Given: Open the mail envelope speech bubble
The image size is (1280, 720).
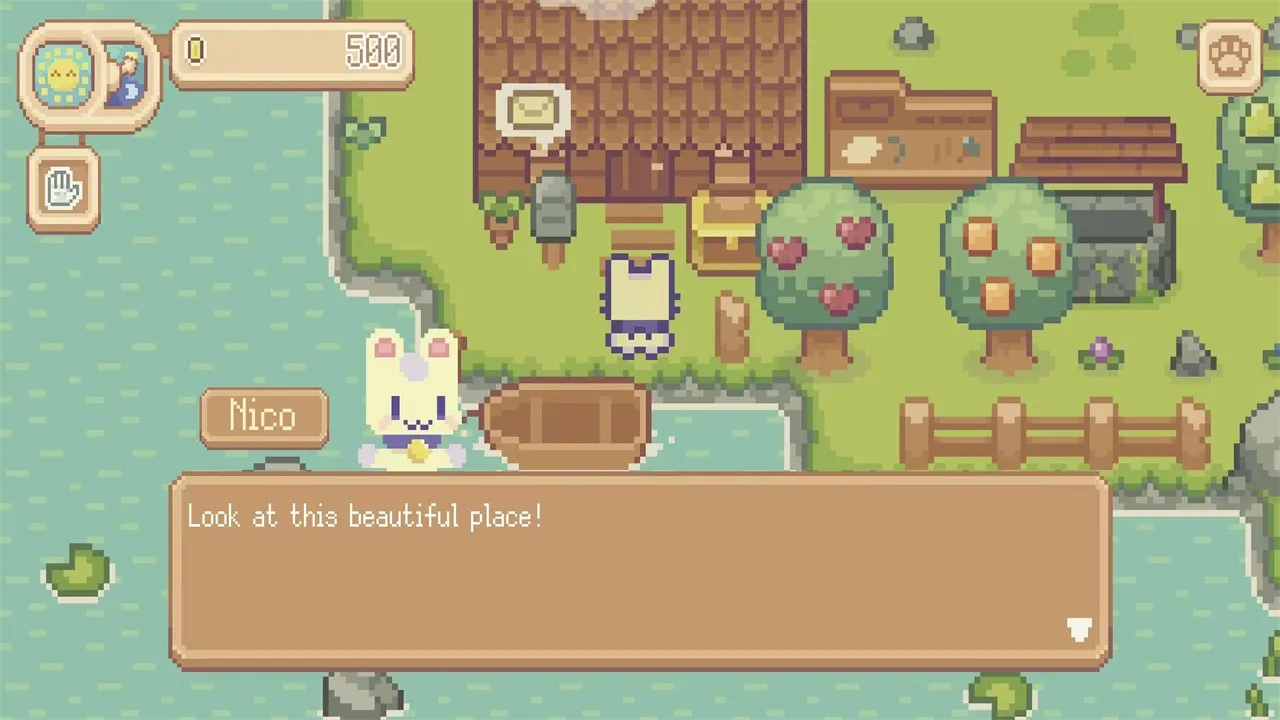Looking at the screenshot, I should tap(533, 112).
